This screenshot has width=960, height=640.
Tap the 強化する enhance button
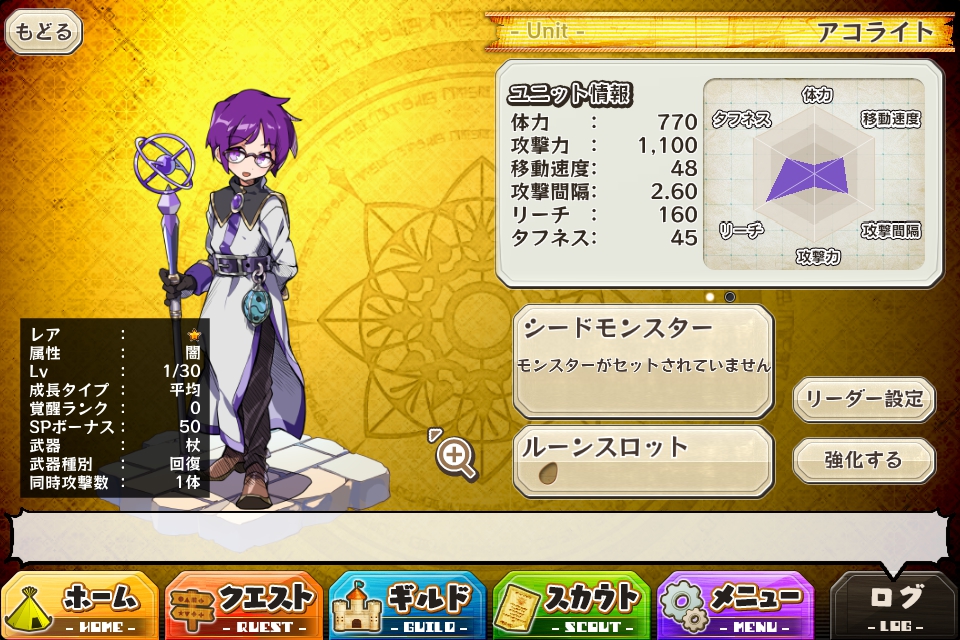[x=864, y=461]
